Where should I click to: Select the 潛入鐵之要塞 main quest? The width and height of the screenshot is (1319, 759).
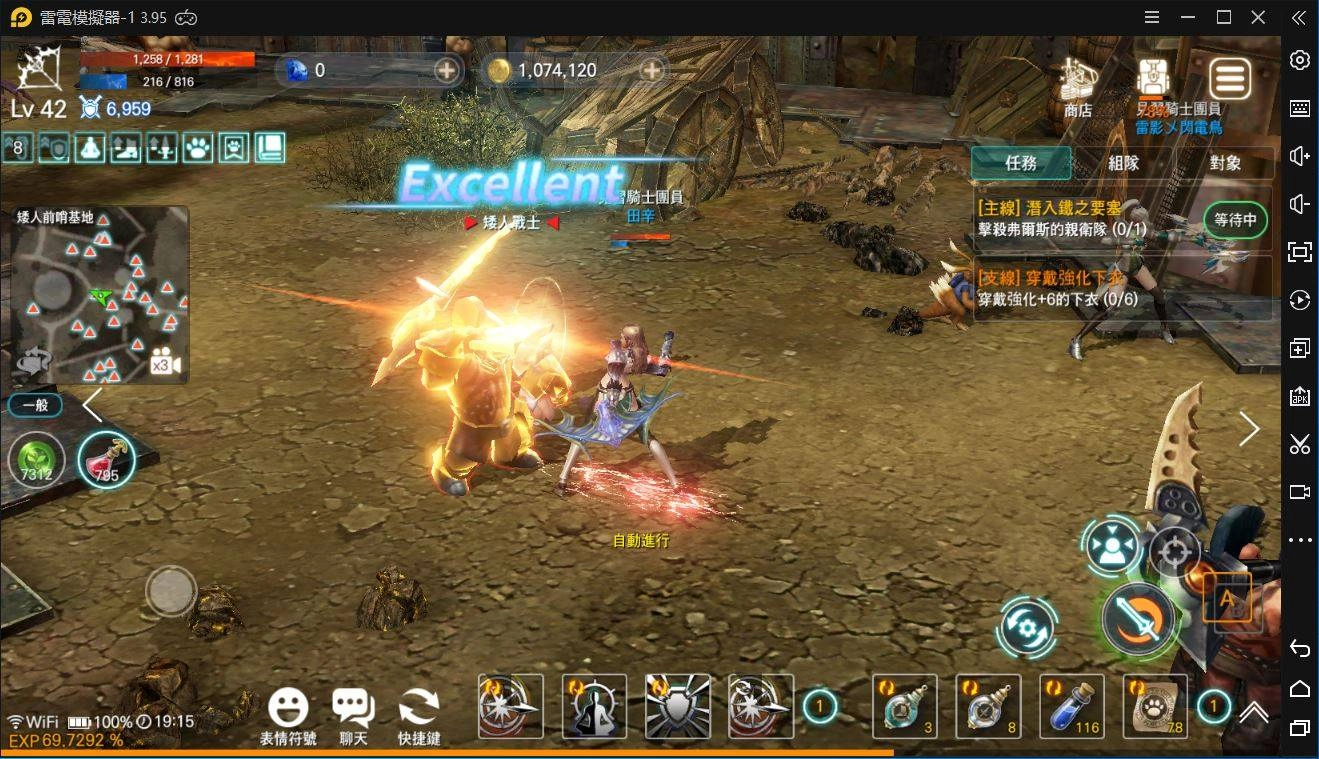pyautogui.click(x=1085, y=219)
